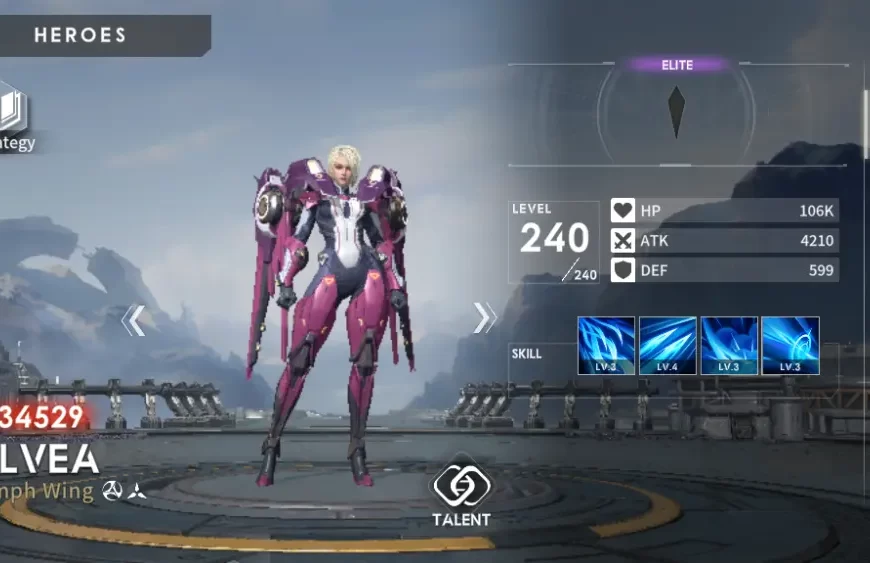Open the Strategy book icon
The width and height of the screenshot is (870, 563).
pyautogui.click(x=12, y=114)
